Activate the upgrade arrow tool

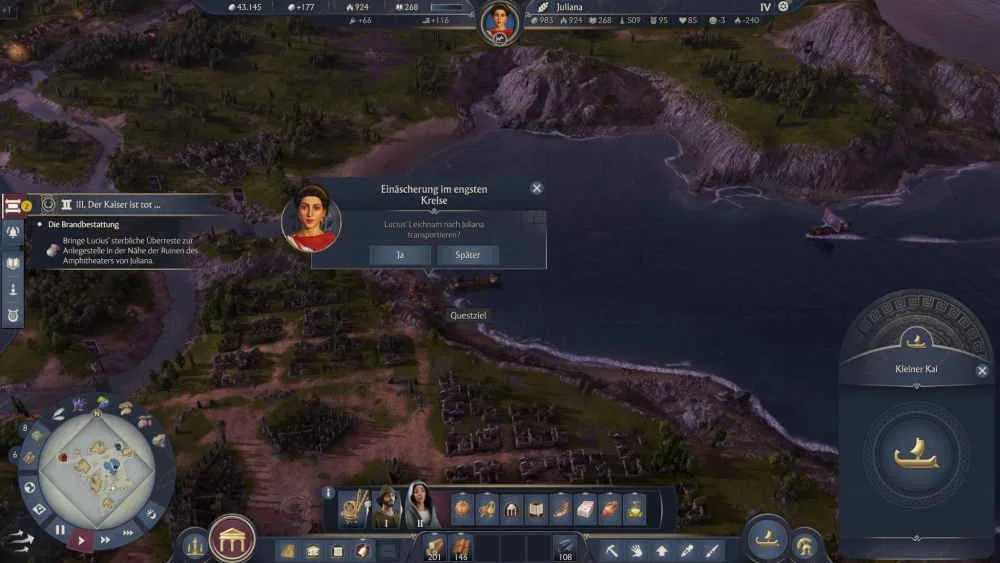pos(662,549)
